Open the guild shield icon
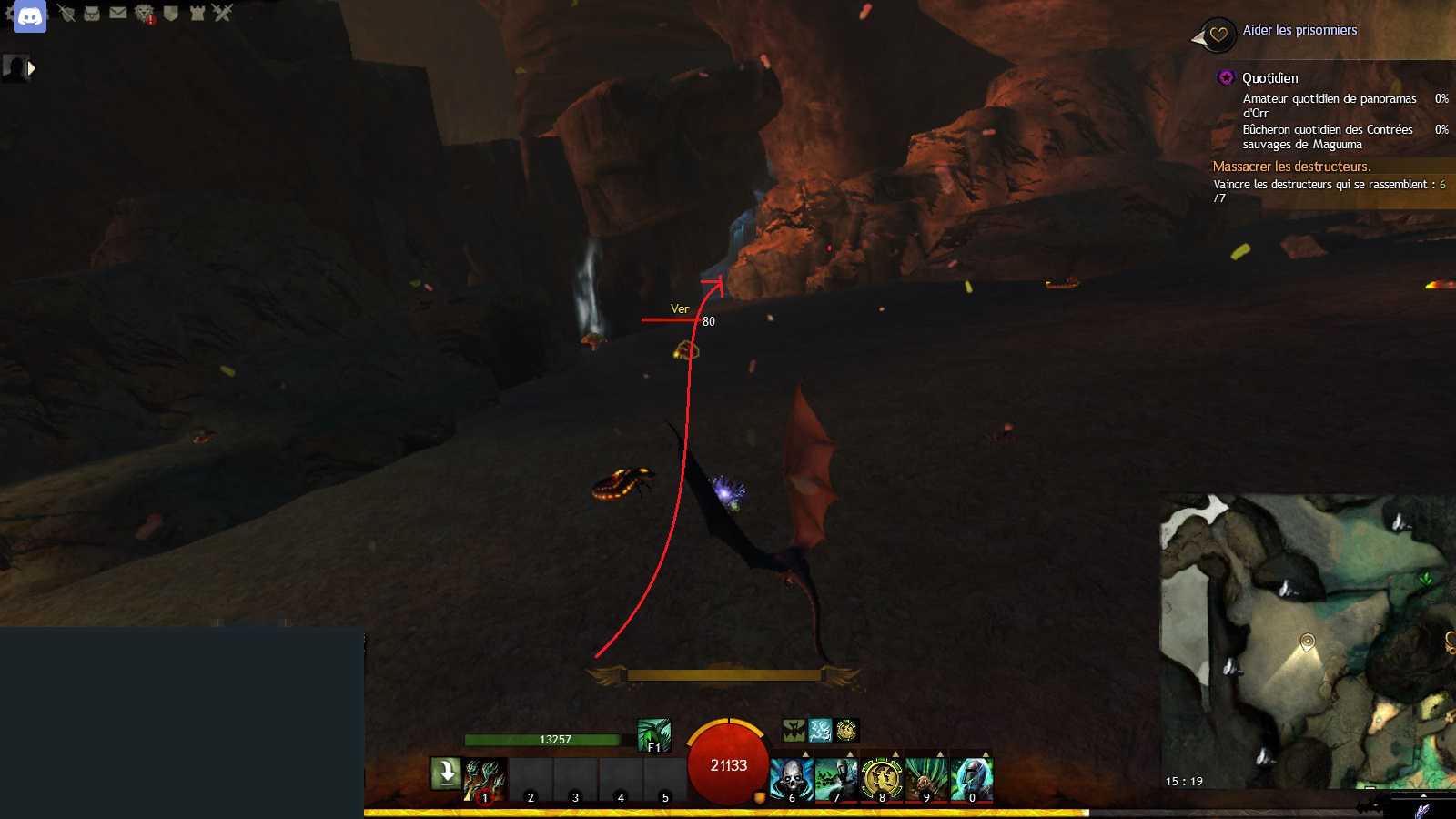 point(170,13)
